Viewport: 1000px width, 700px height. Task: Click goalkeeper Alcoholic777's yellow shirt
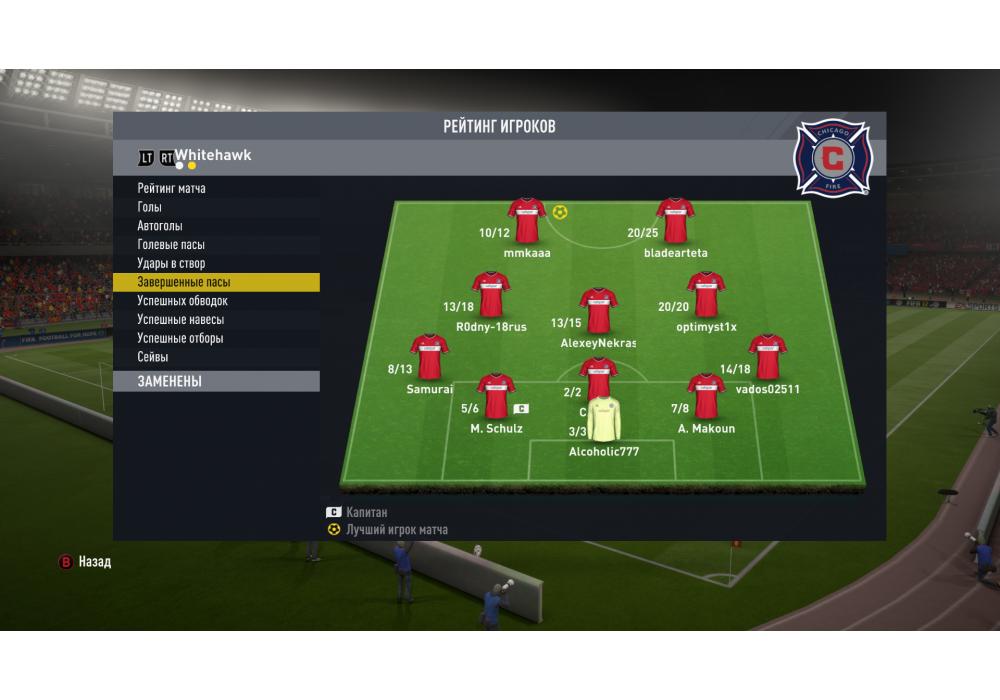tap(603, 420)
